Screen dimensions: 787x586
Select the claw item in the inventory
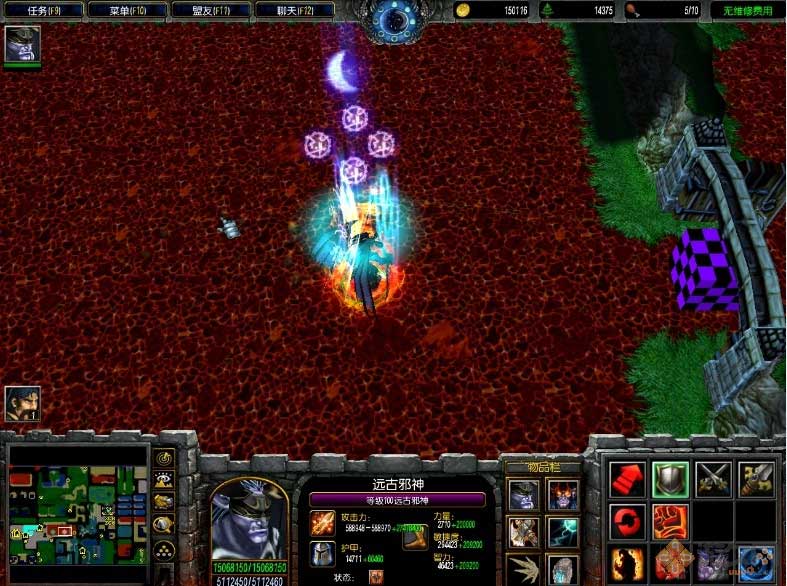point(523,568)
